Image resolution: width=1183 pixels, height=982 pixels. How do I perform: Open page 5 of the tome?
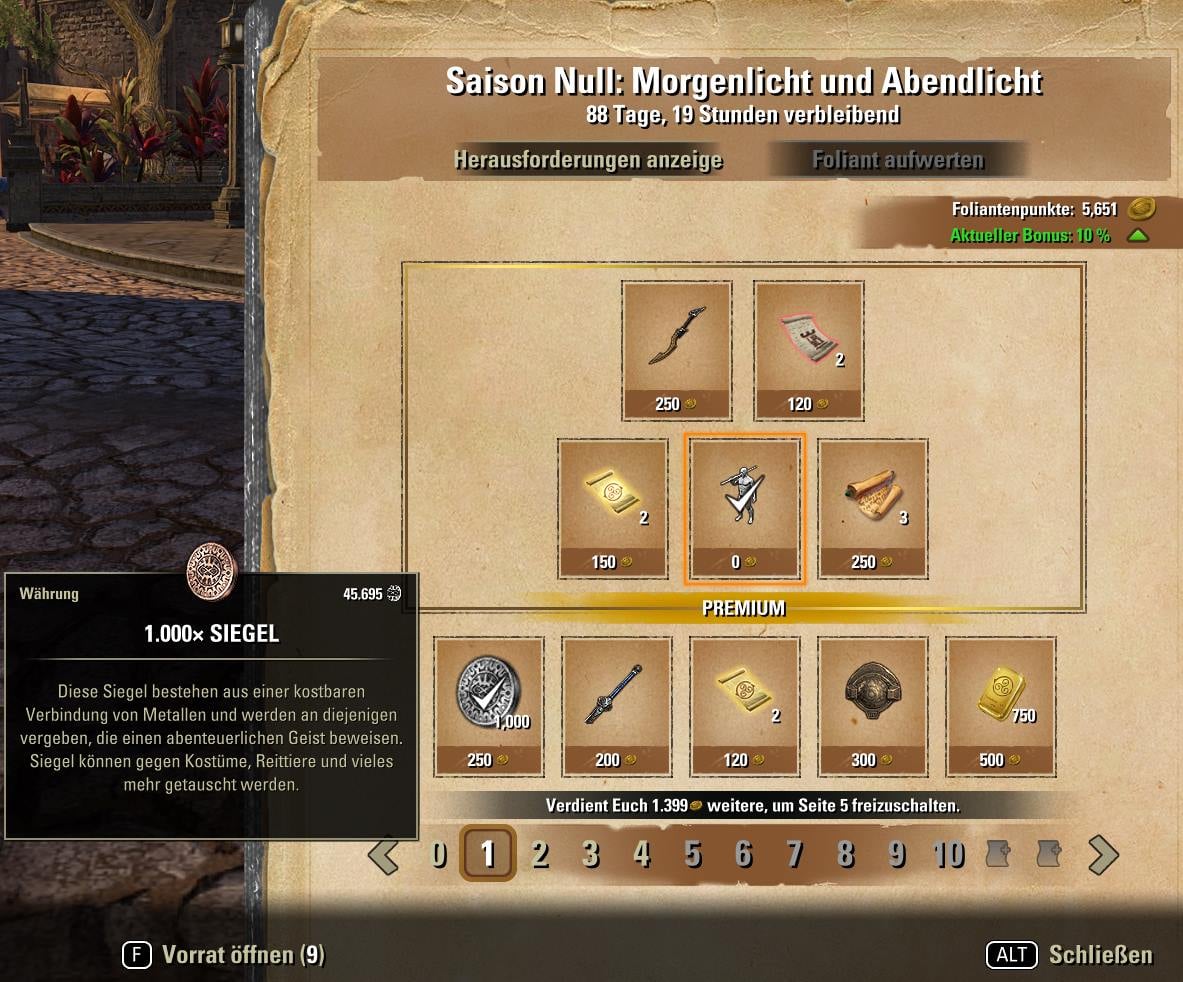(693, 855)
